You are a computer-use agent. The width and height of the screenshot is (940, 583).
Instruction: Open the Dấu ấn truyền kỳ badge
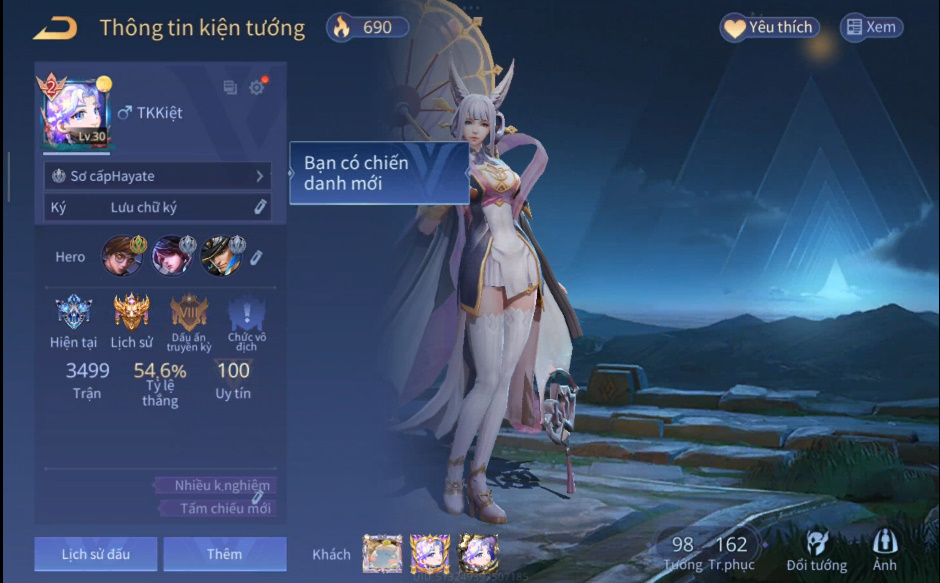pos(189,313)
